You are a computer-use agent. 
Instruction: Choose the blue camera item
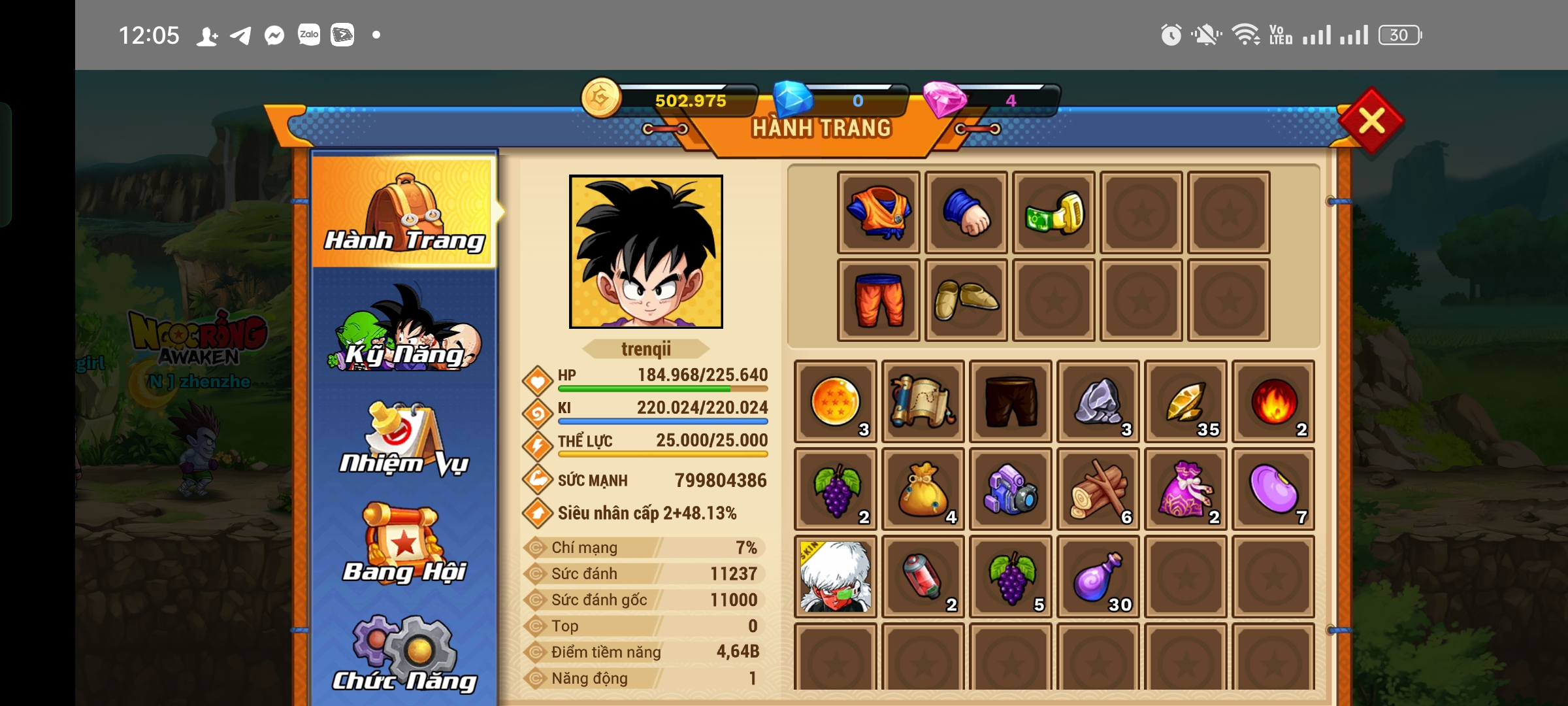(1011, 489)
